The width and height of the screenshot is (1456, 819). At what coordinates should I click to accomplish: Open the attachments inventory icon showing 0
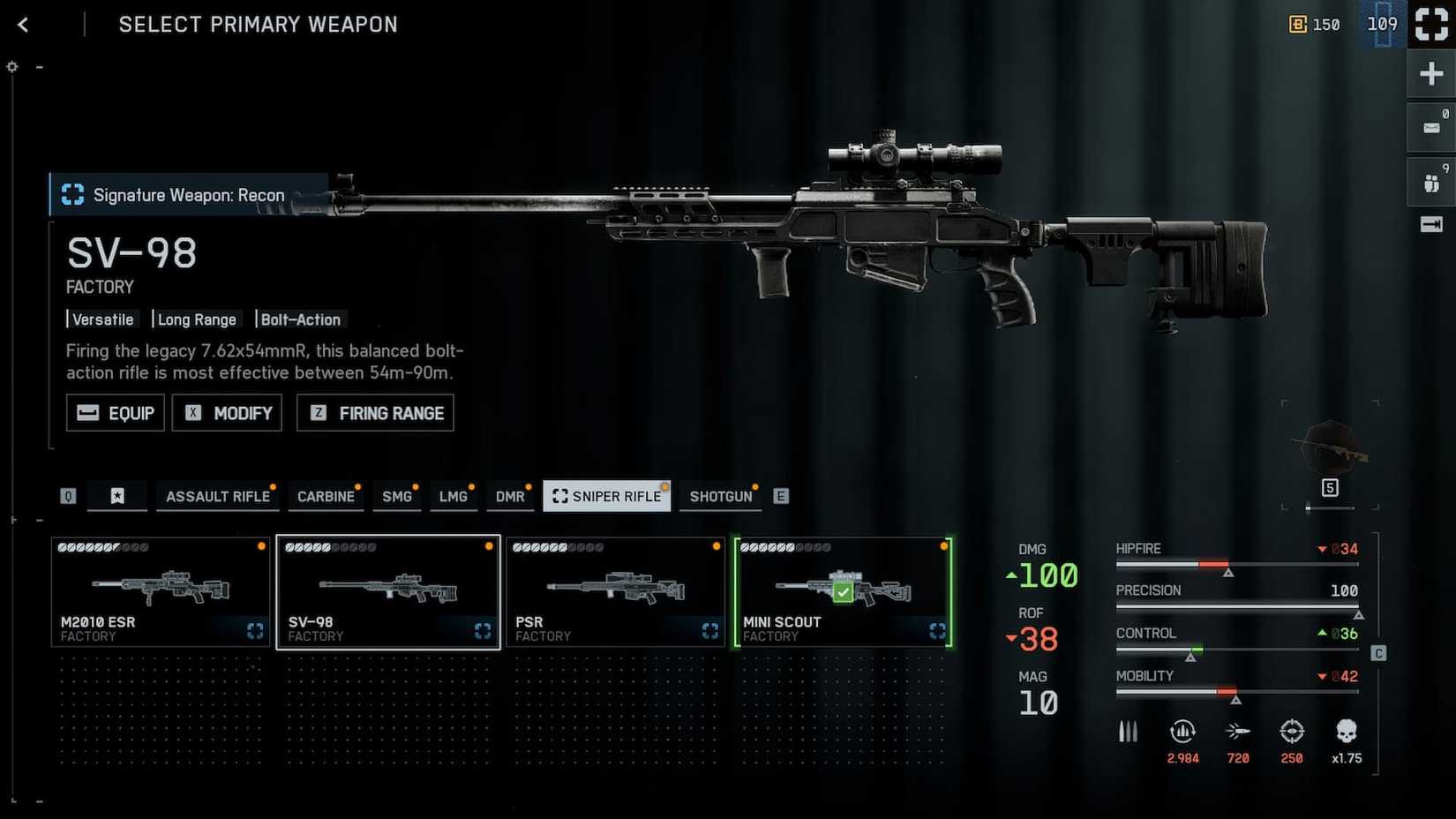(x=1430, y=126)
